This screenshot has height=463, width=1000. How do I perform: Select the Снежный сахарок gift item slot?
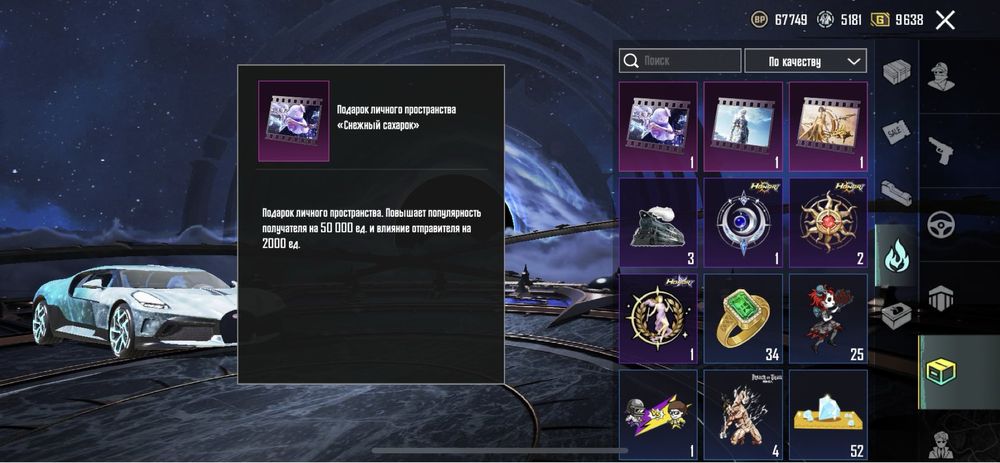(x=658, y=126)
